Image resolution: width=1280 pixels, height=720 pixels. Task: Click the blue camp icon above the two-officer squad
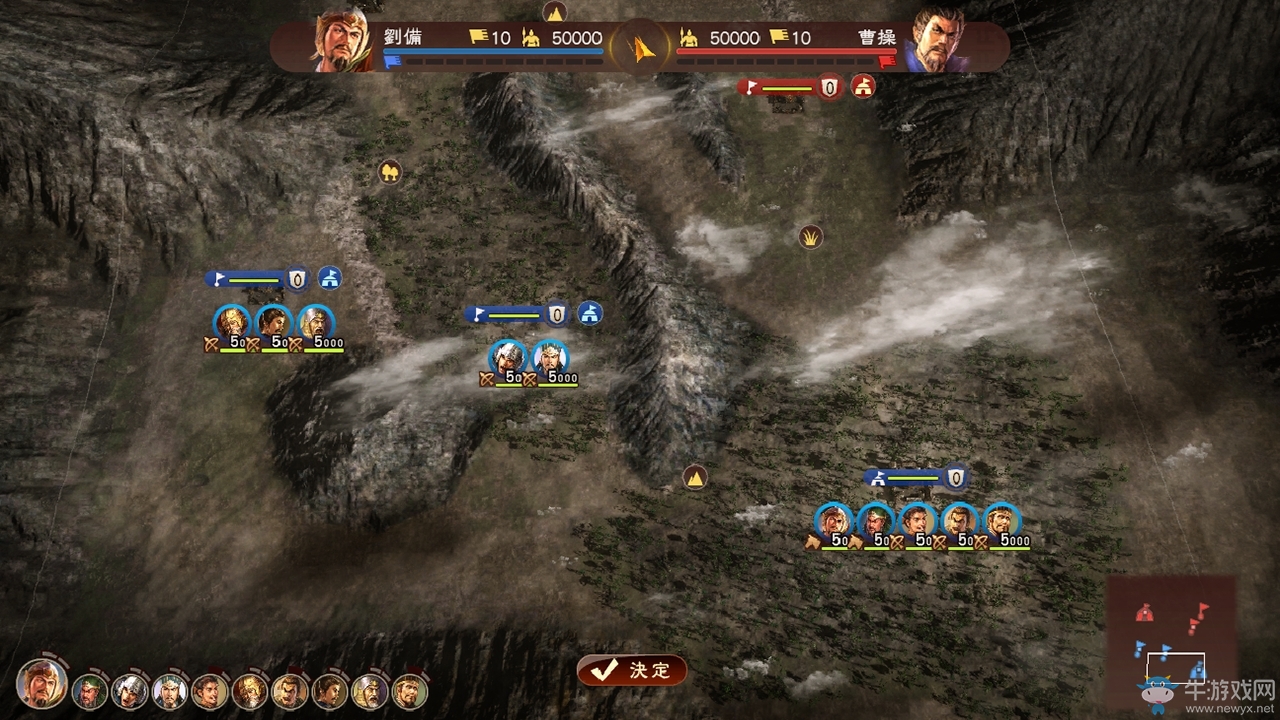(x=590, y=313)
